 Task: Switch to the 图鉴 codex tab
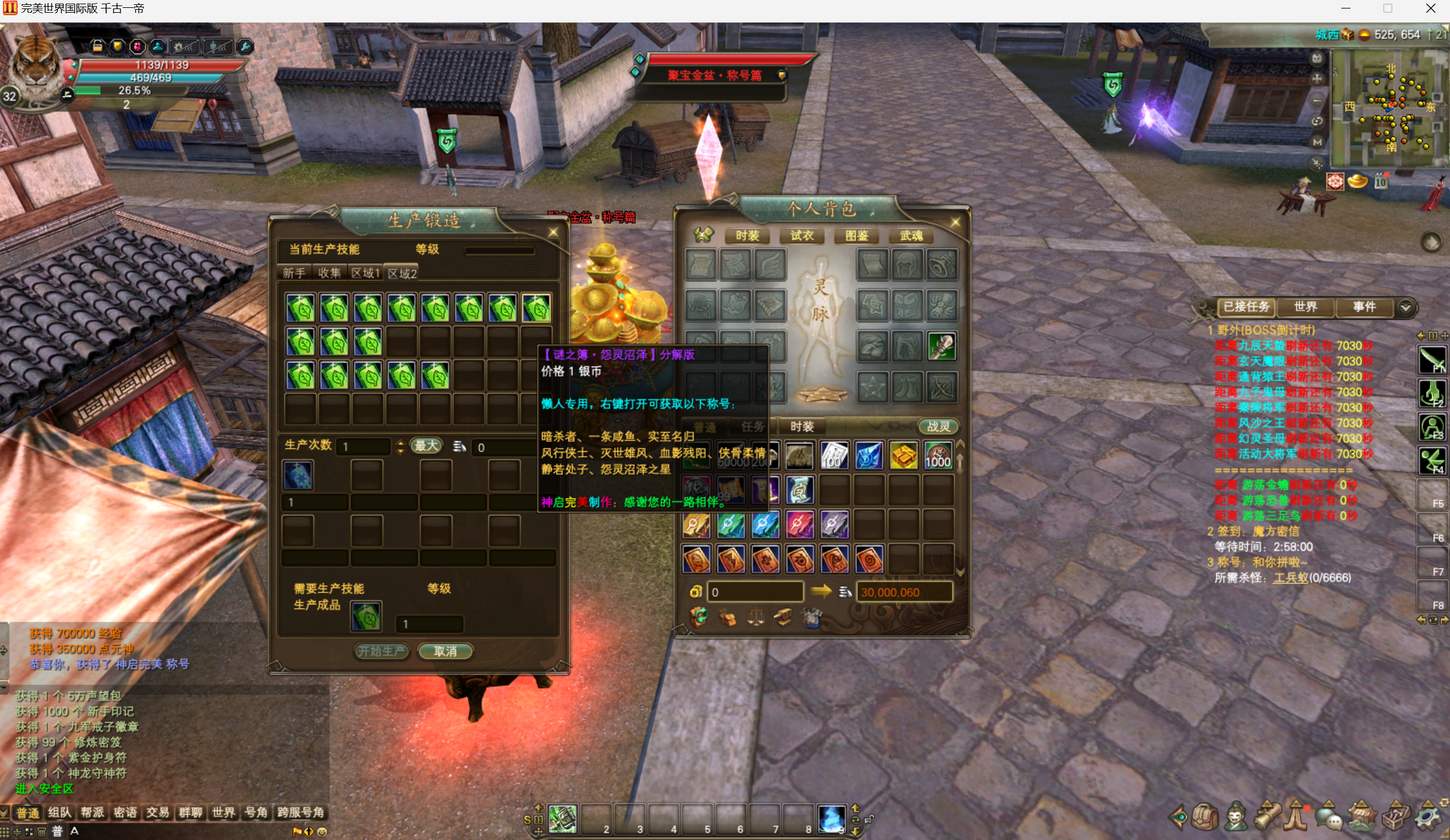pos(856,235)
